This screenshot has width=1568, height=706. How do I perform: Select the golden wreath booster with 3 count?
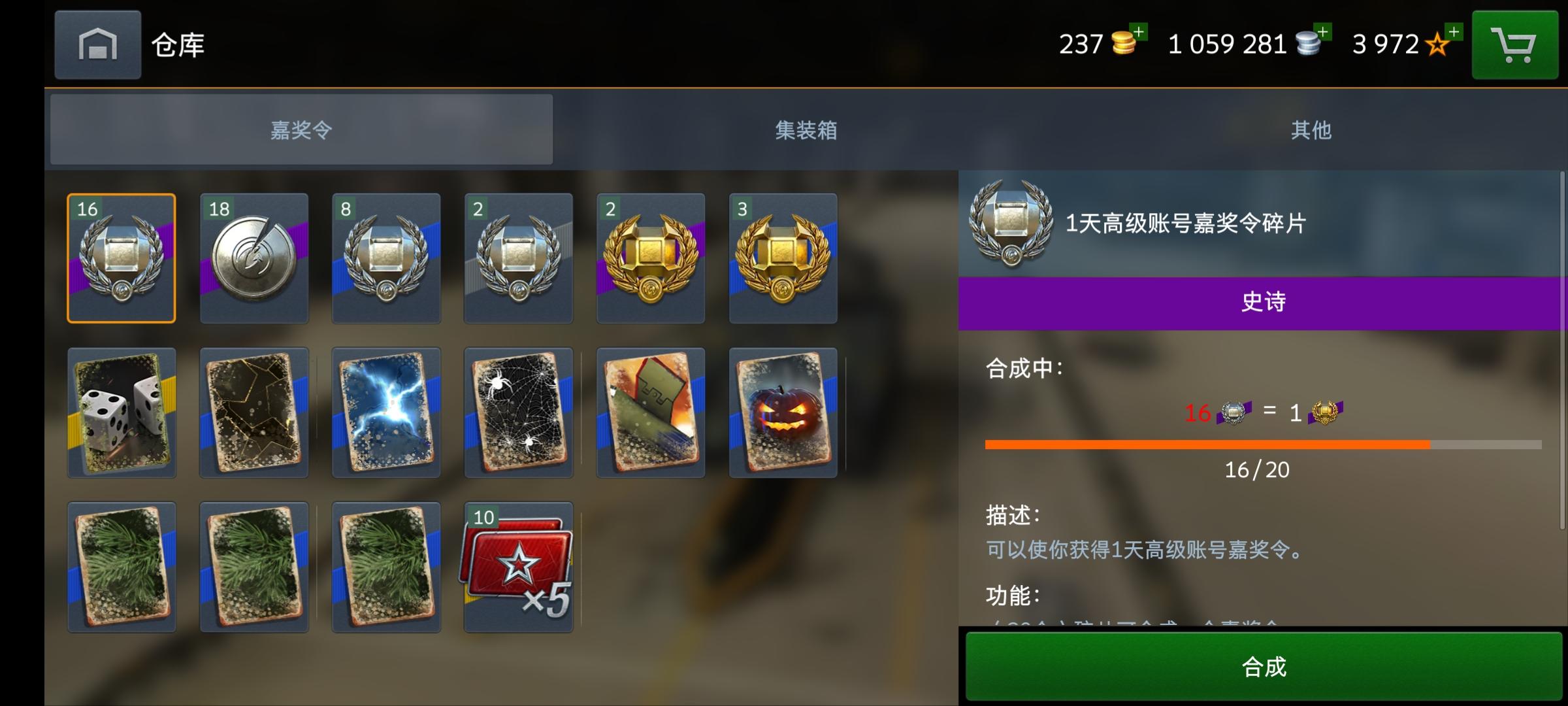tap(783, 257)
